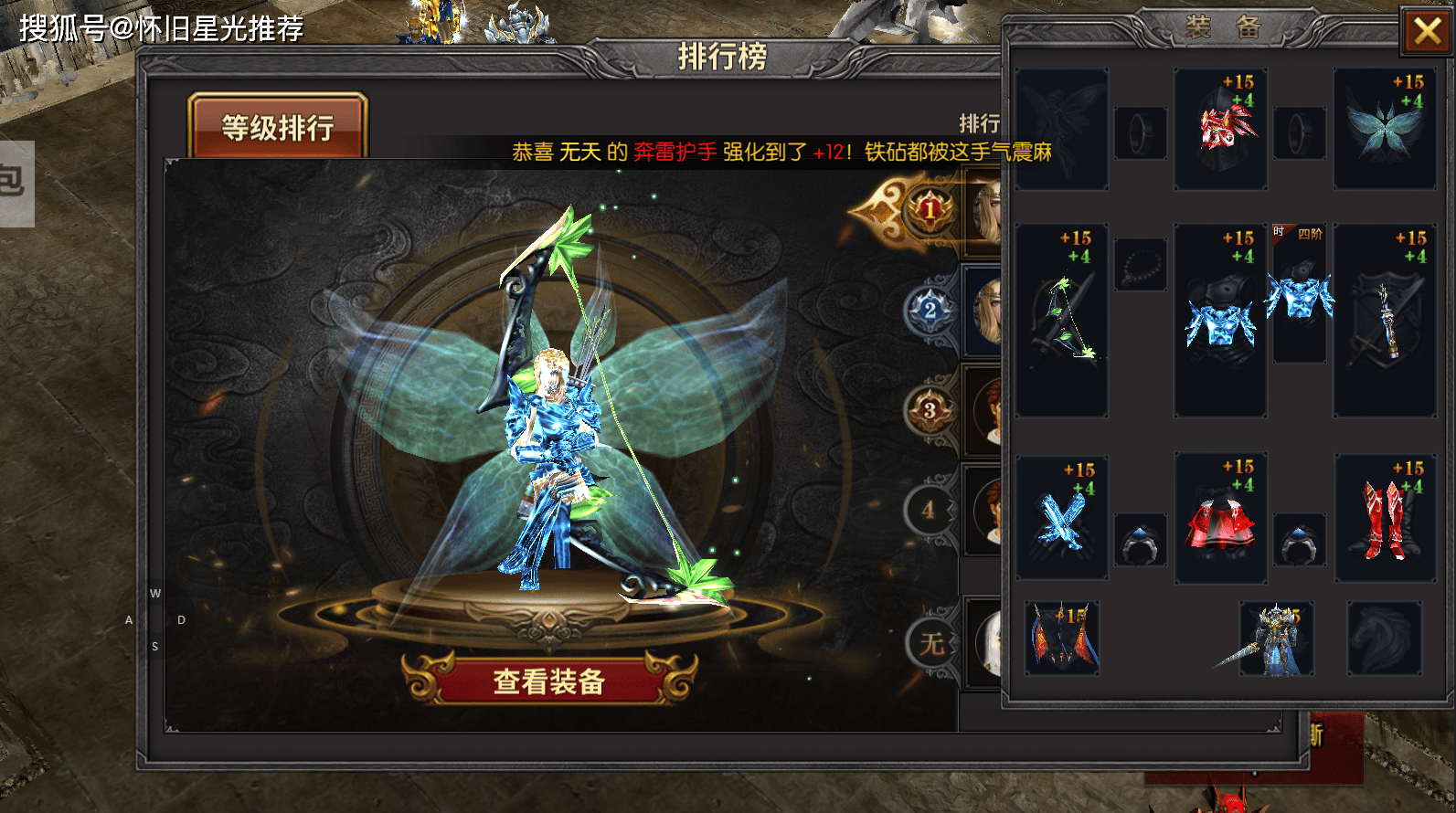
Task: Select the green bow weapon slot
Action: pos(1061,321)
